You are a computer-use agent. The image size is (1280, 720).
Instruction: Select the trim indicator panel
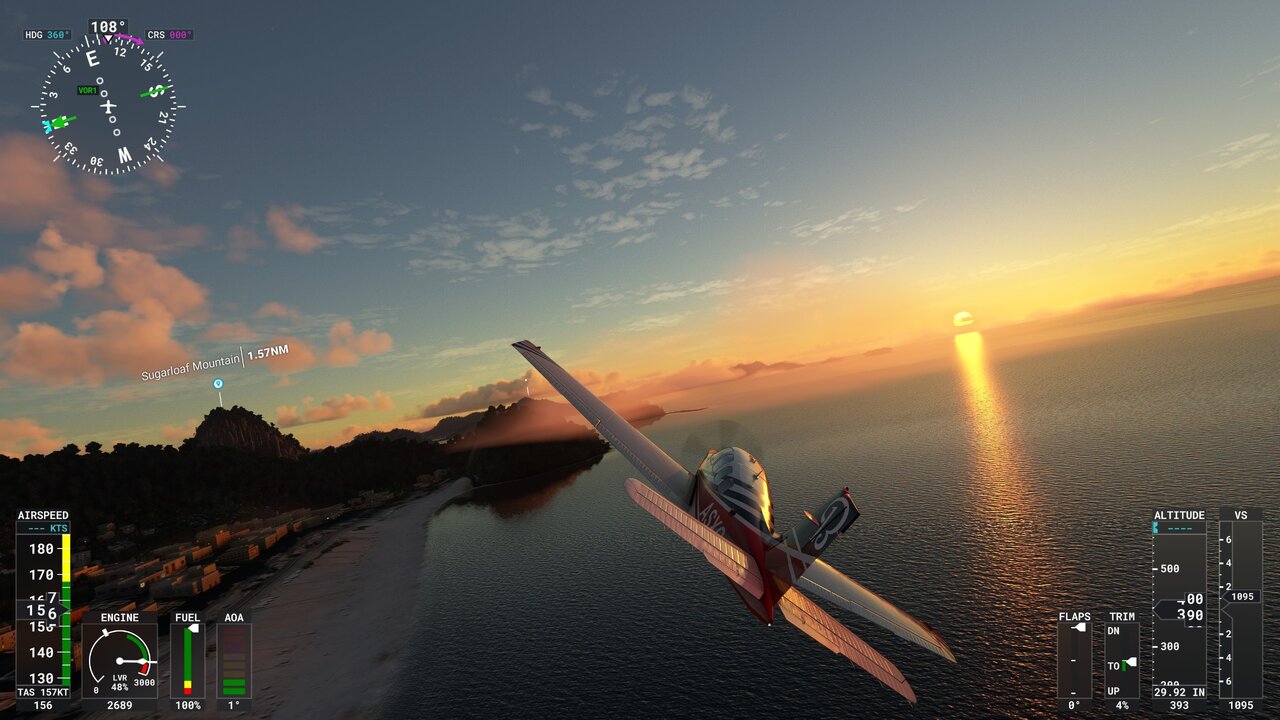click(1122, 660)
